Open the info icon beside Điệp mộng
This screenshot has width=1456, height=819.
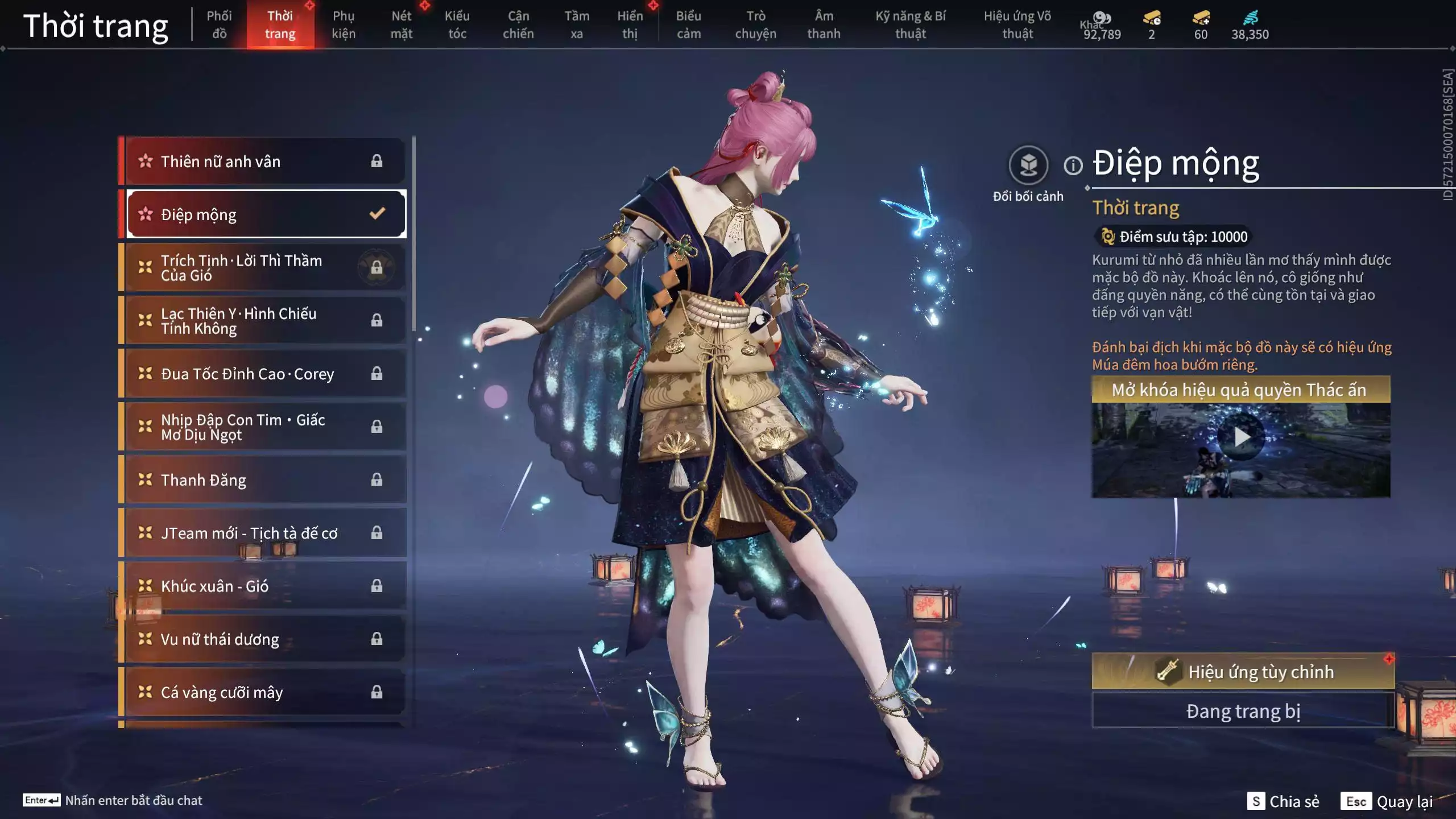(1073, 166)
